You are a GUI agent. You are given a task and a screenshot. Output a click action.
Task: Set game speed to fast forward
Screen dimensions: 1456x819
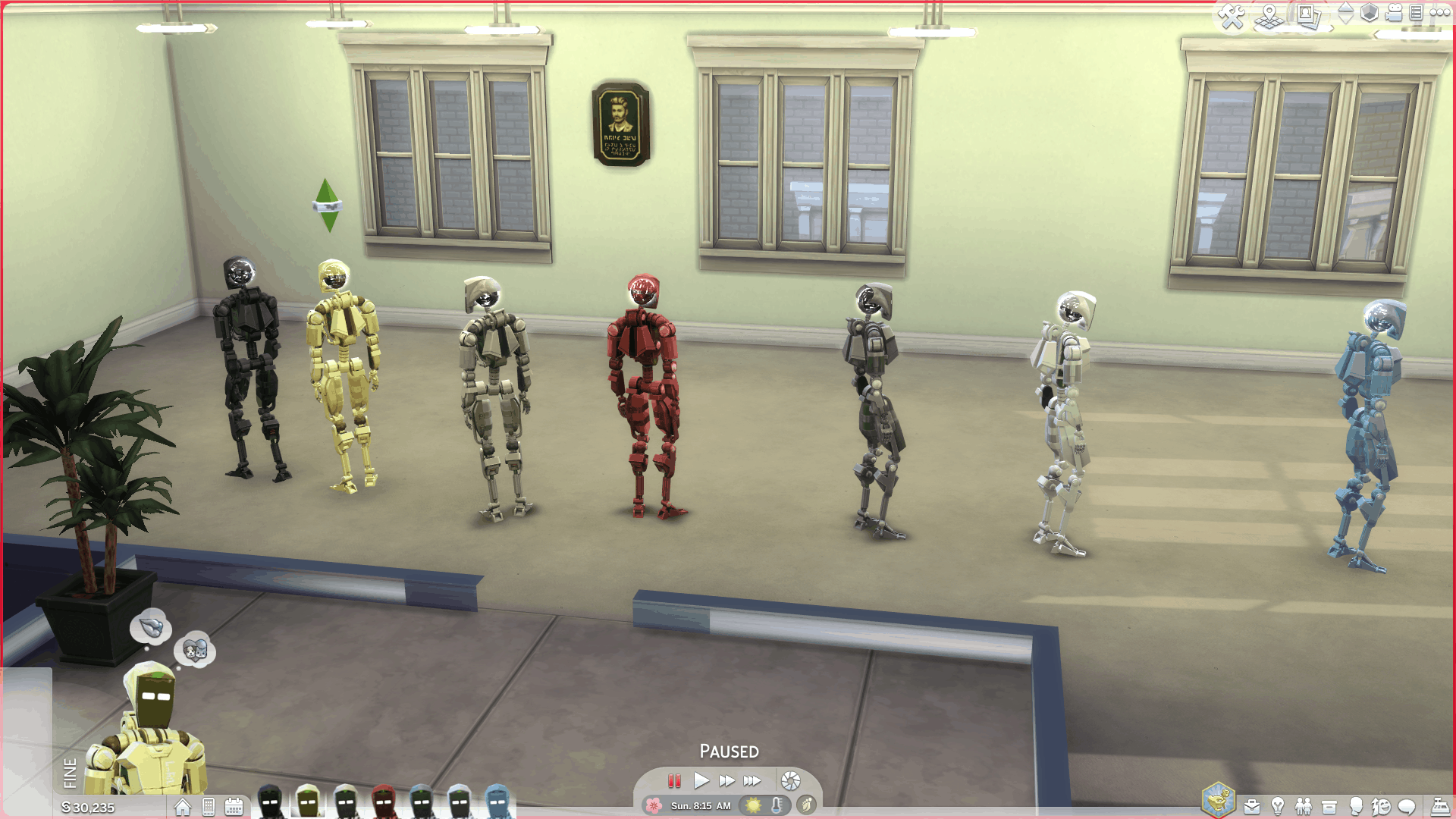(x=726, y=780)
